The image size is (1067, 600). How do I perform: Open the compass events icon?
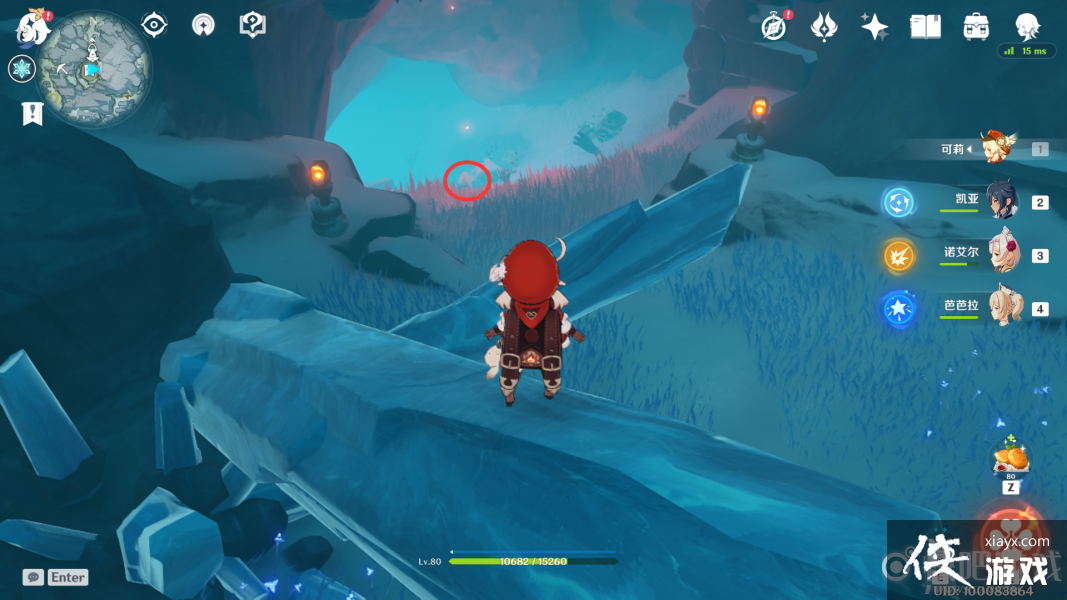(773, 27)
